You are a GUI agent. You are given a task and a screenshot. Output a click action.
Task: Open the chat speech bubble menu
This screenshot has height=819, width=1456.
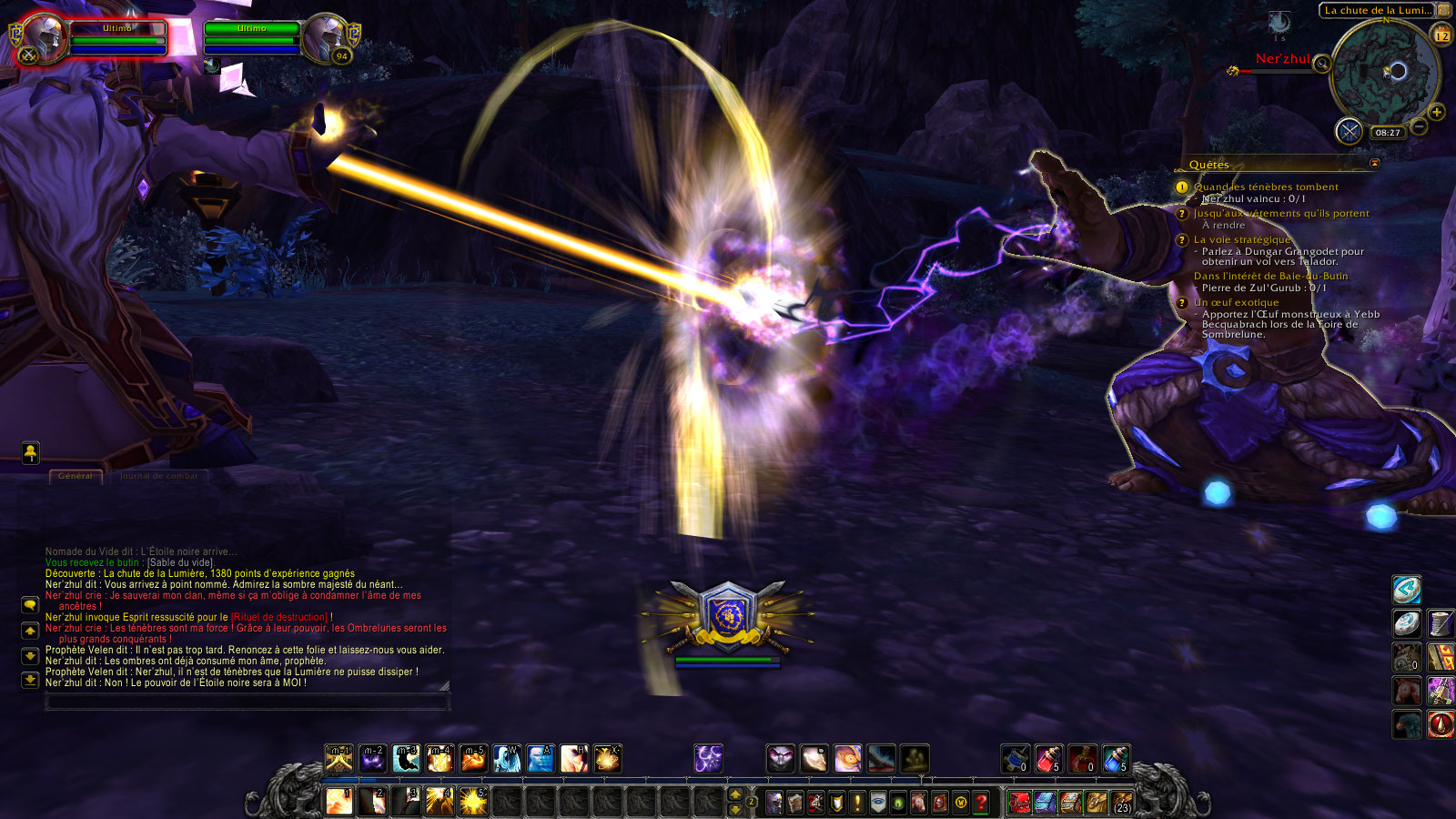(30, 605)
